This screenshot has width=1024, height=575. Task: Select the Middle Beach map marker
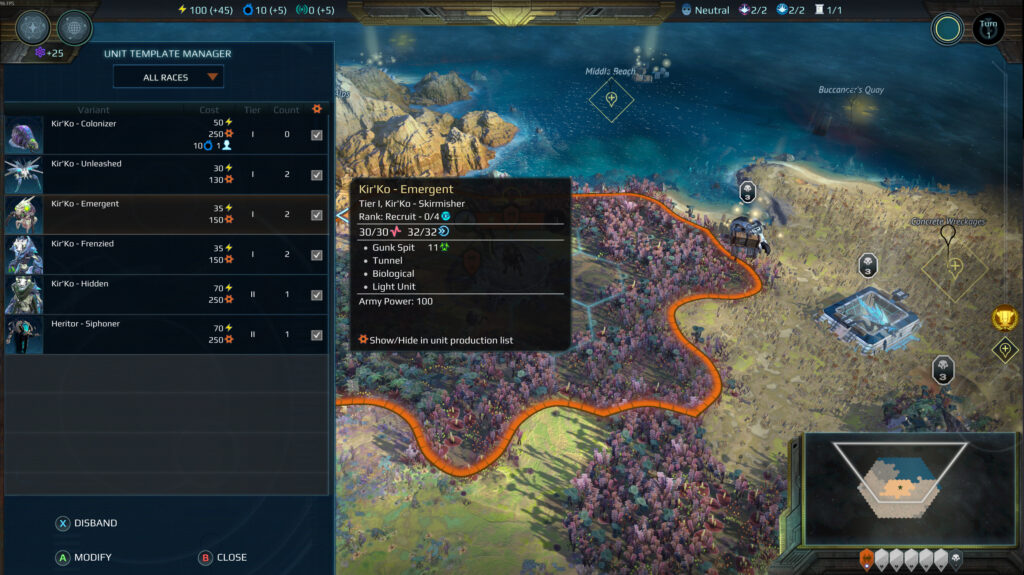pos(611,98)
